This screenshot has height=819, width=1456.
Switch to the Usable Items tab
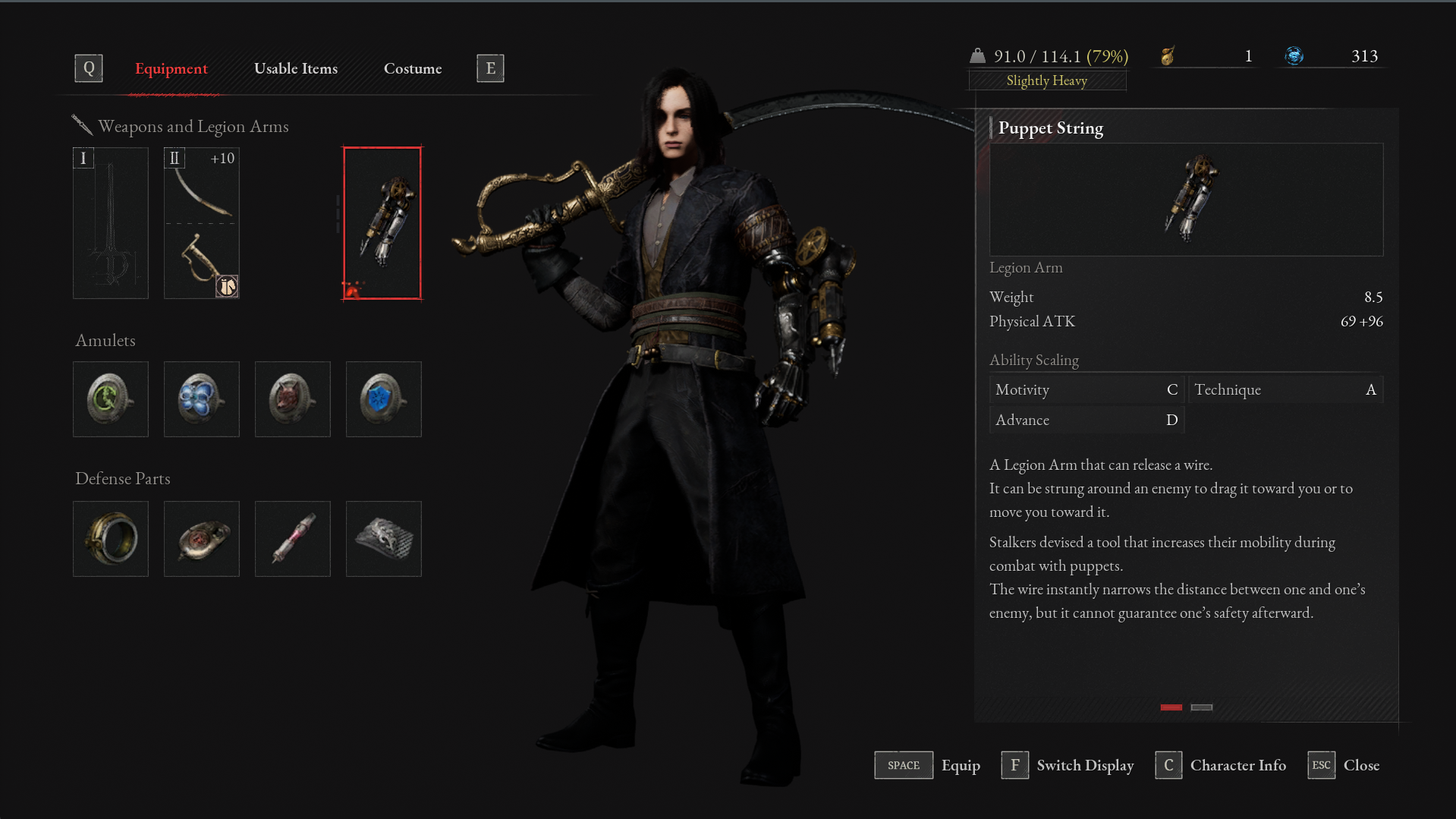296,68
